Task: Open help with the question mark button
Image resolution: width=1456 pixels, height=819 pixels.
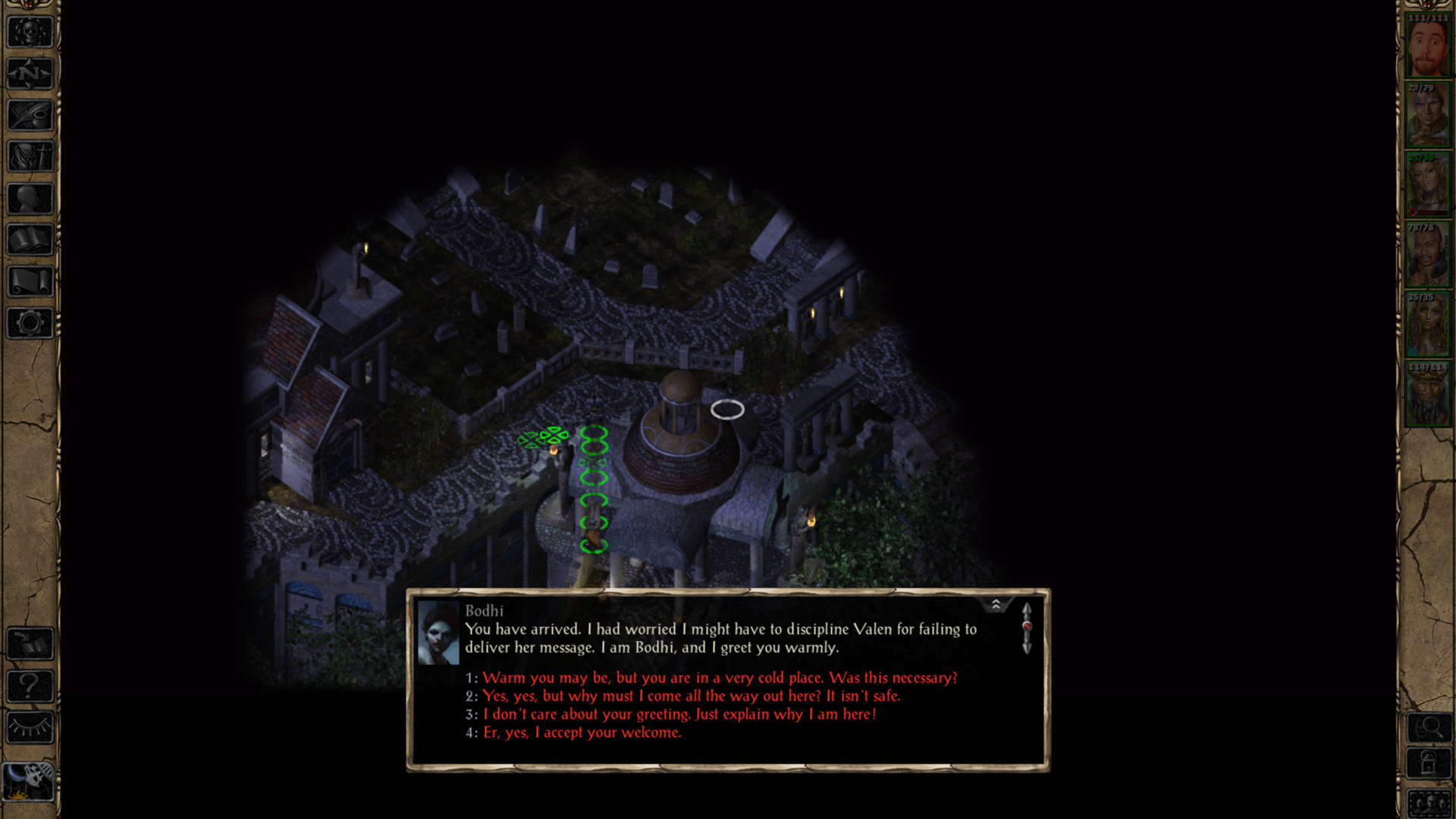Action: pos(30,686)
